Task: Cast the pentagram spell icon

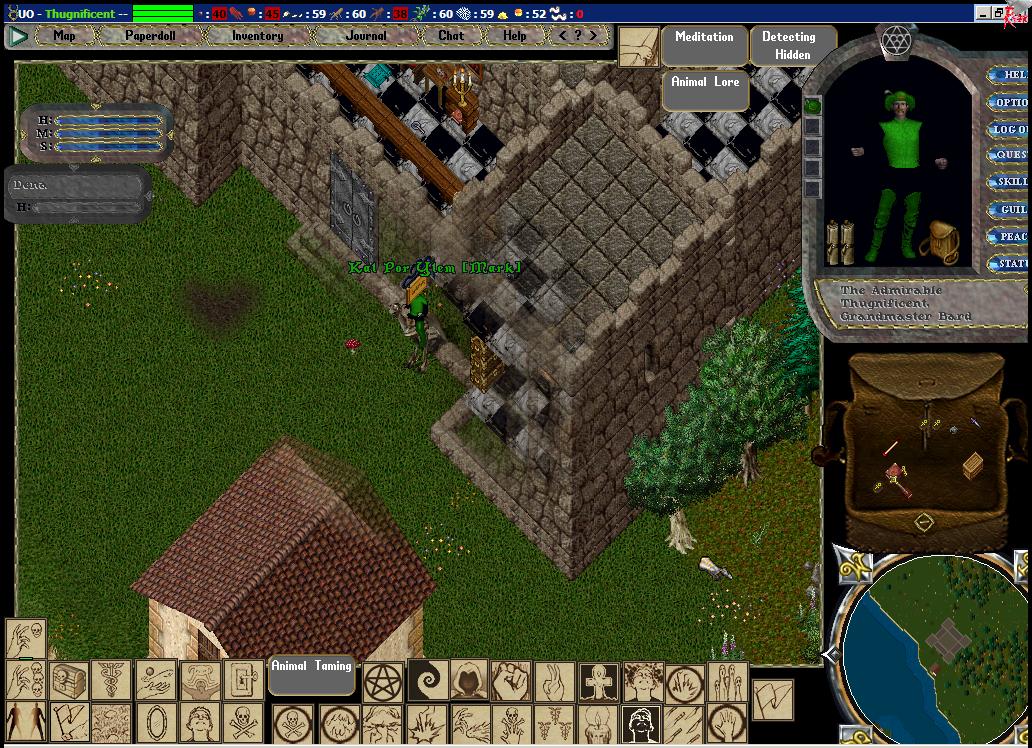Action: [x=382, y=682]
